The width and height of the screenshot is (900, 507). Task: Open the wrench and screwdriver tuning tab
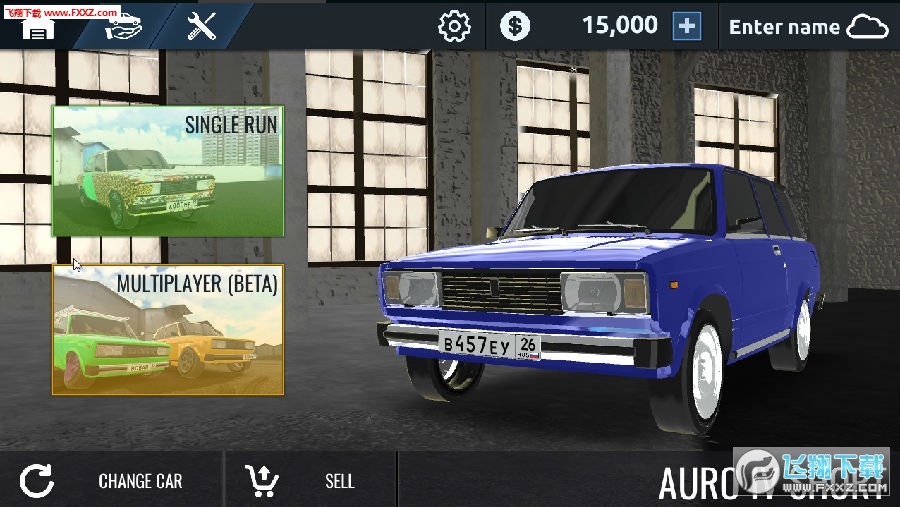pos(202,26)
